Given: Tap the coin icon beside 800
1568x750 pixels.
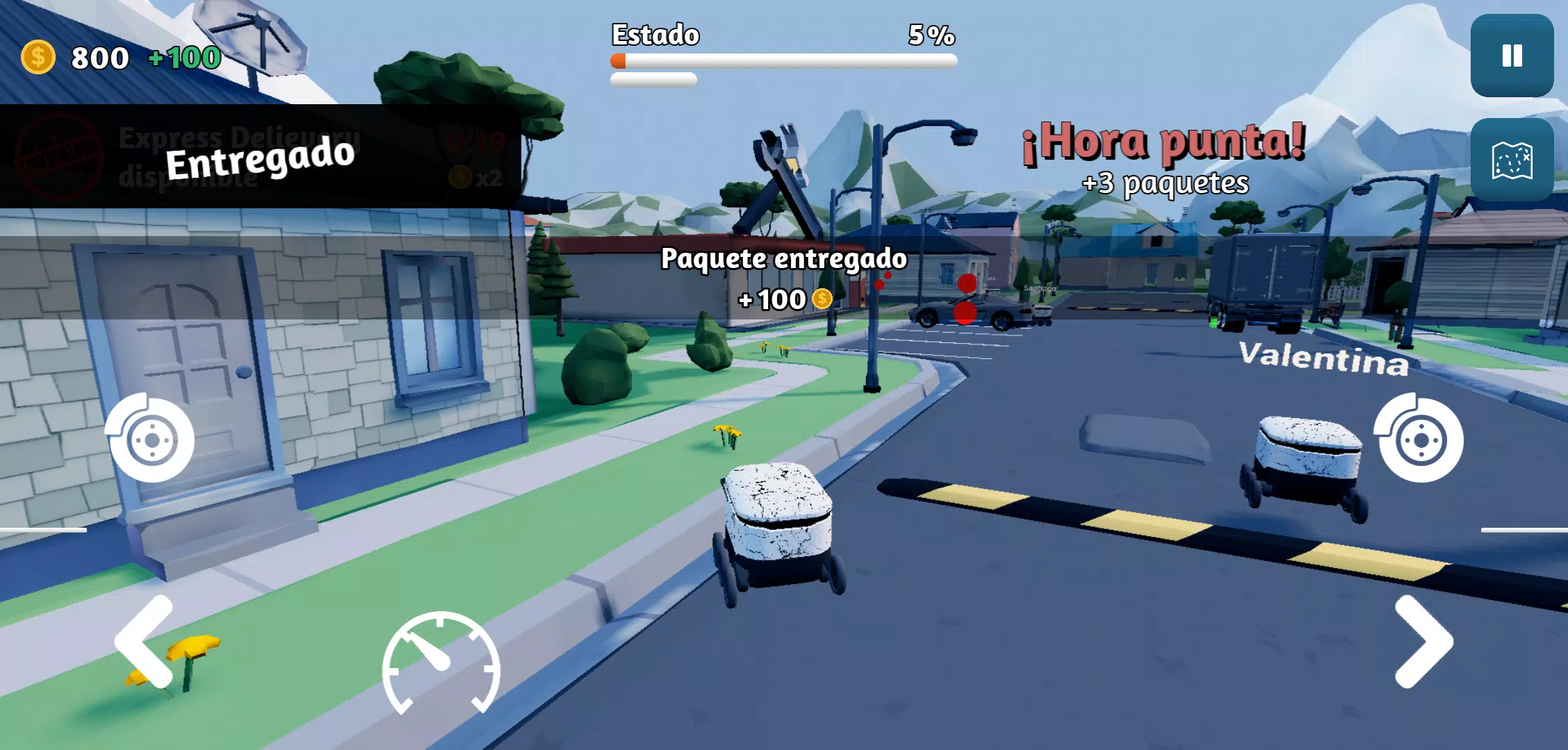Looking at the screenshot, I should (x=37, y=58).
